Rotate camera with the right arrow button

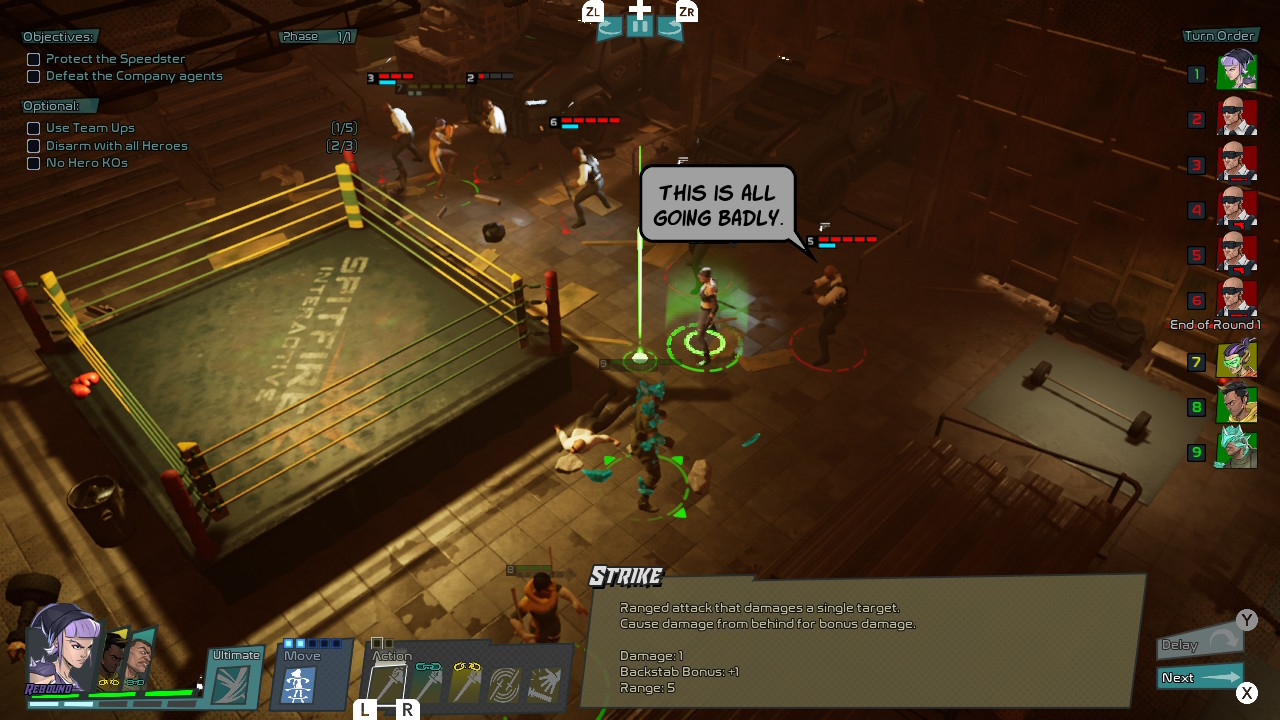(x=671, y=28)
